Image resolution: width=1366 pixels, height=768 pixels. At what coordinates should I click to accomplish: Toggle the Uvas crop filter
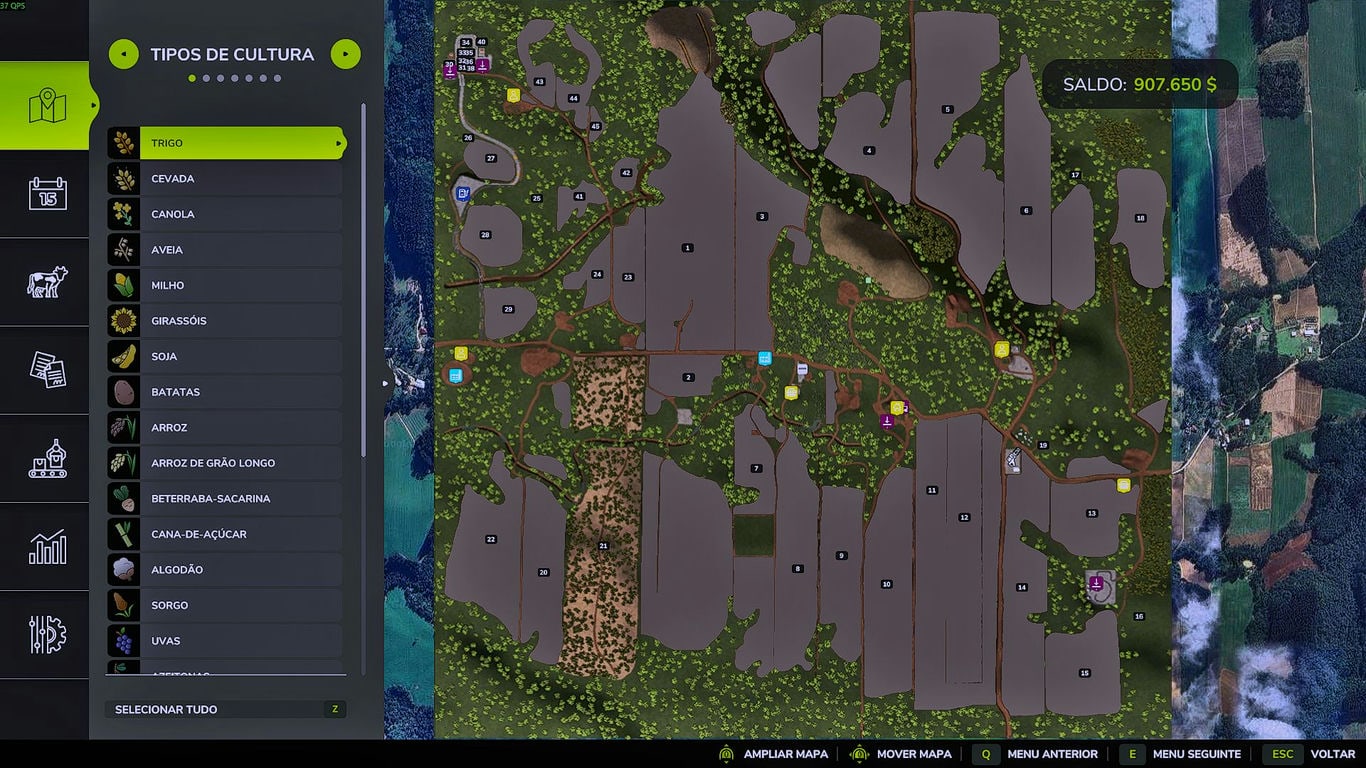point(240,641)
